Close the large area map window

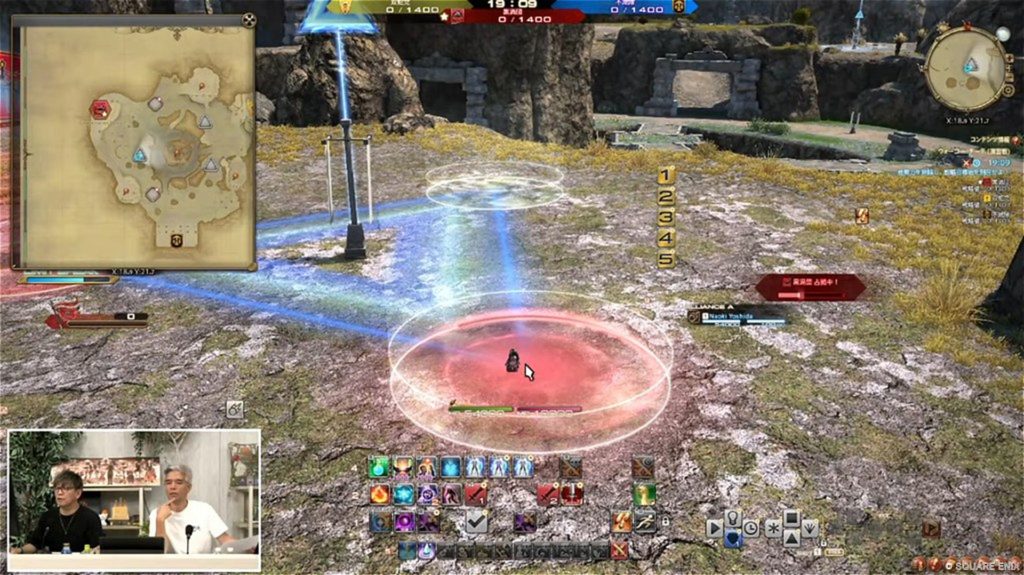click(x=248, y=20)
